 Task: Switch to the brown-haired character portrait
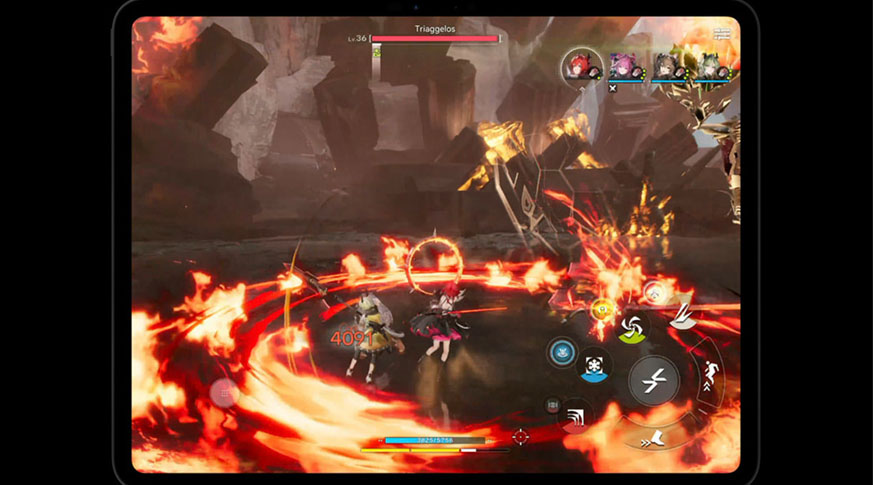(667, 67)
